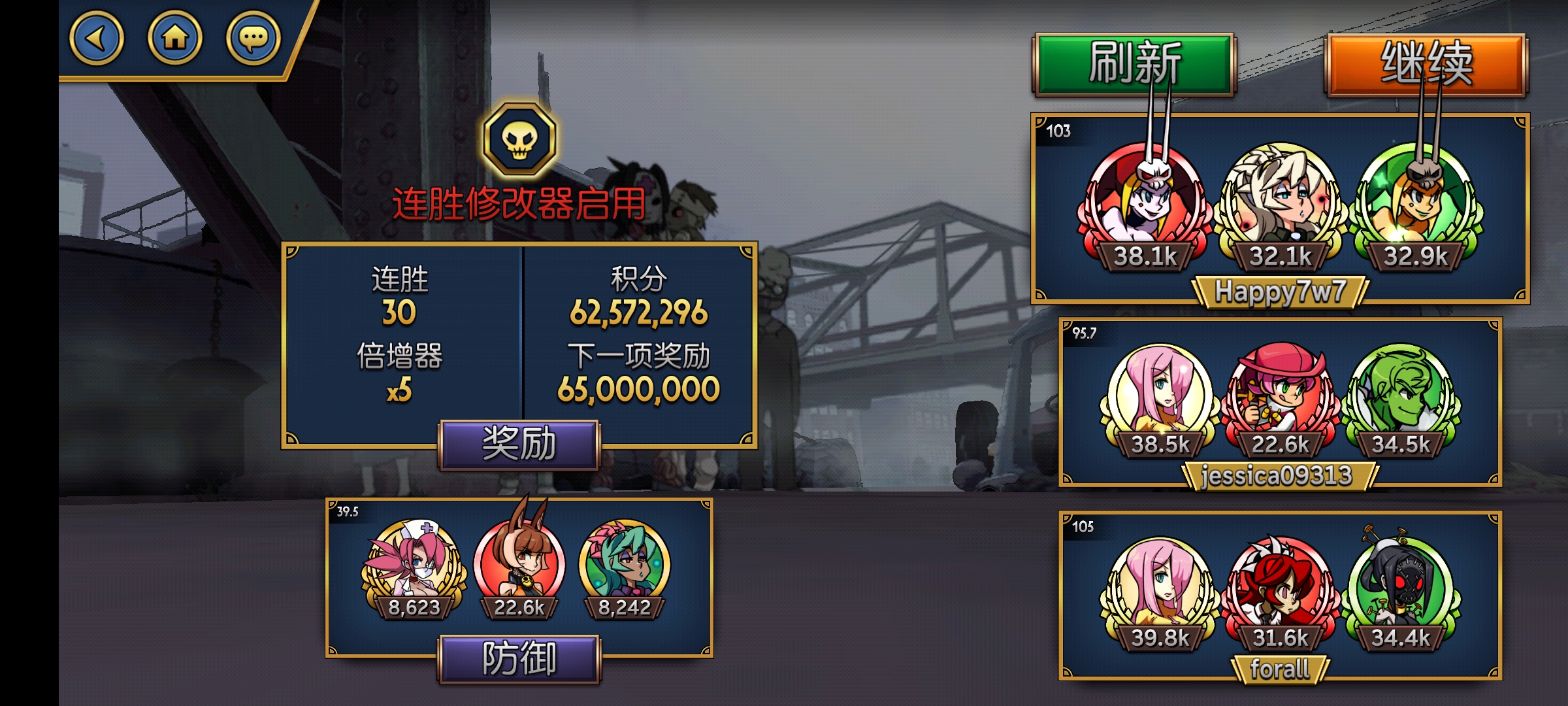
Task: Tap Happy7w7's 32.1k blonde fighter portrait
Action: click(x=1279, y=203)
